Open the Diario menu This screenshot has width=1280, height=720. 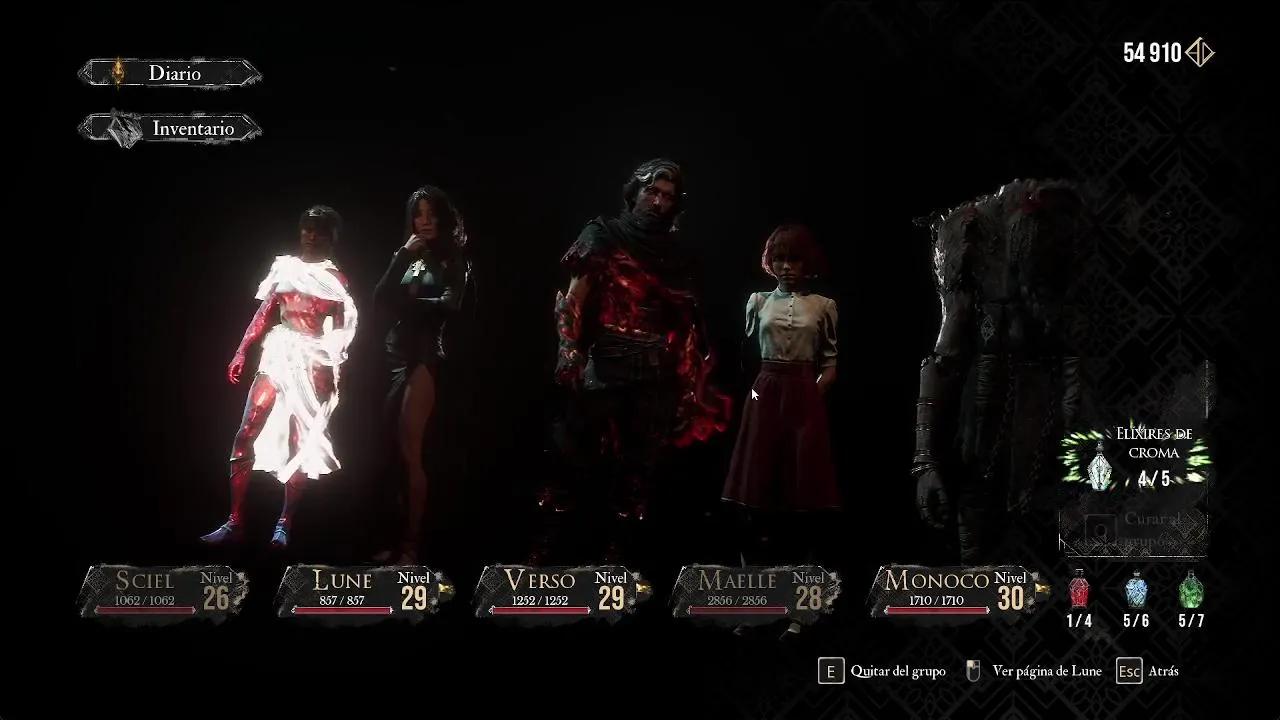pos(170,73)
